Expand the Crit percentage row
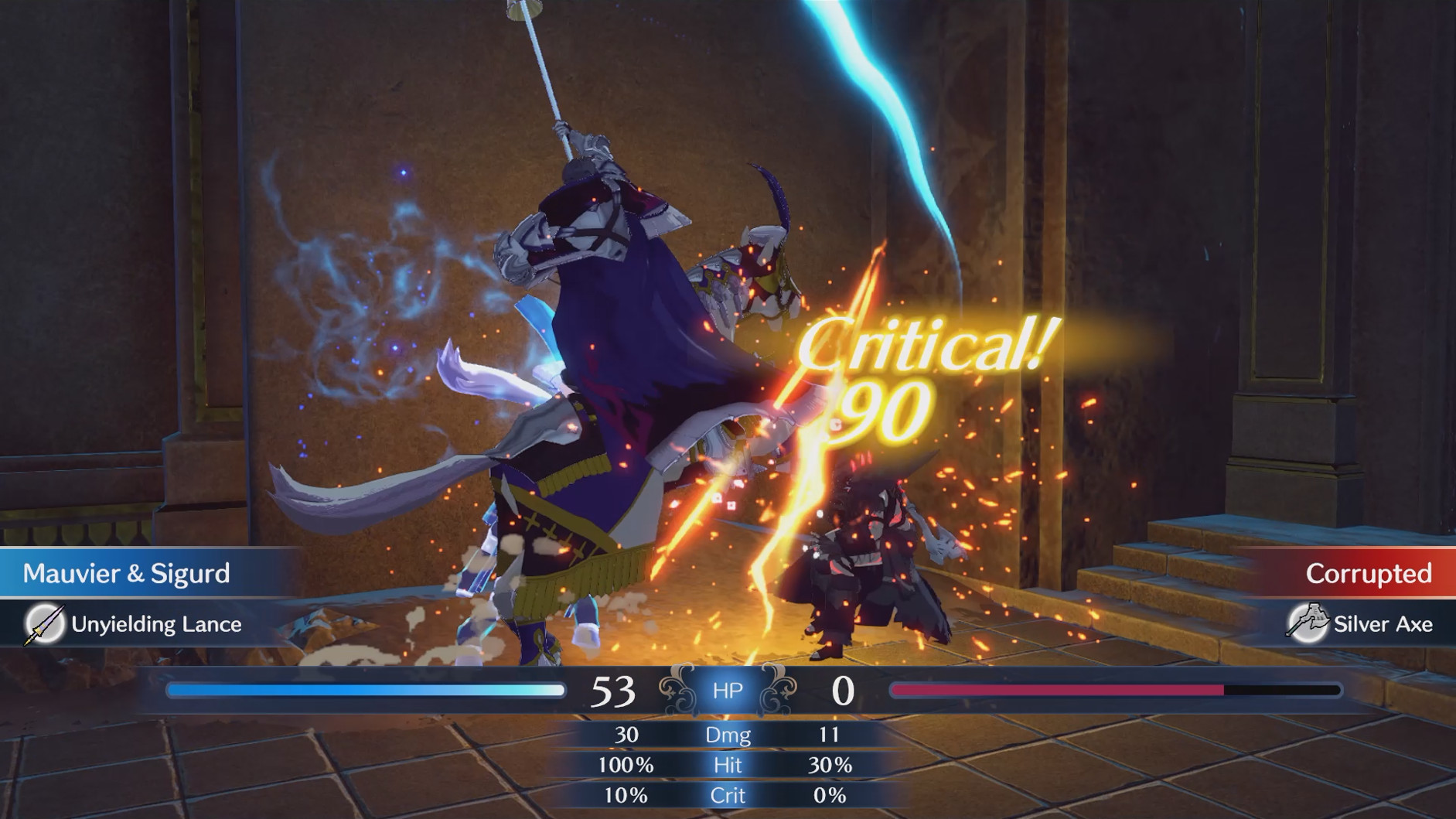 (728, 795)
